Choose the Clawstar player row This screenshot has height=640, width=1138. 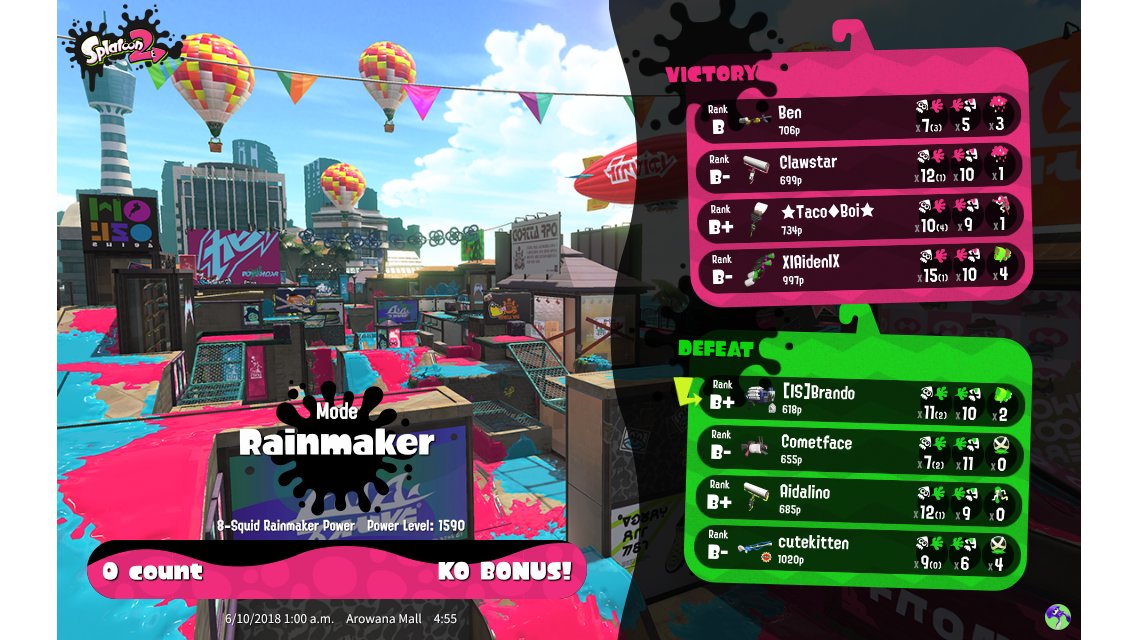point(860,168)
